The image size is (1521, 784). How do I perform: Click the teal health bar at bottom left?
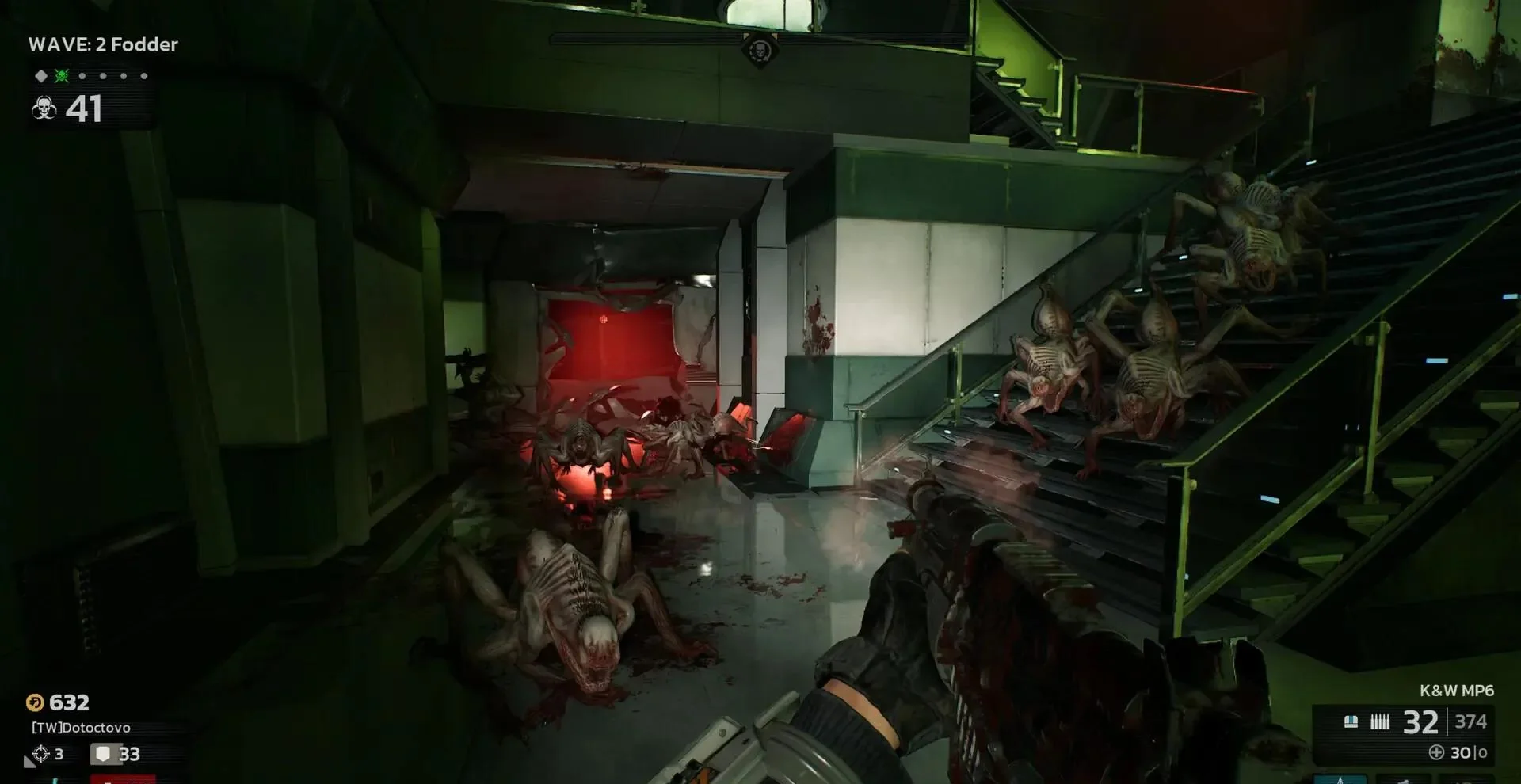pos(56,781)
